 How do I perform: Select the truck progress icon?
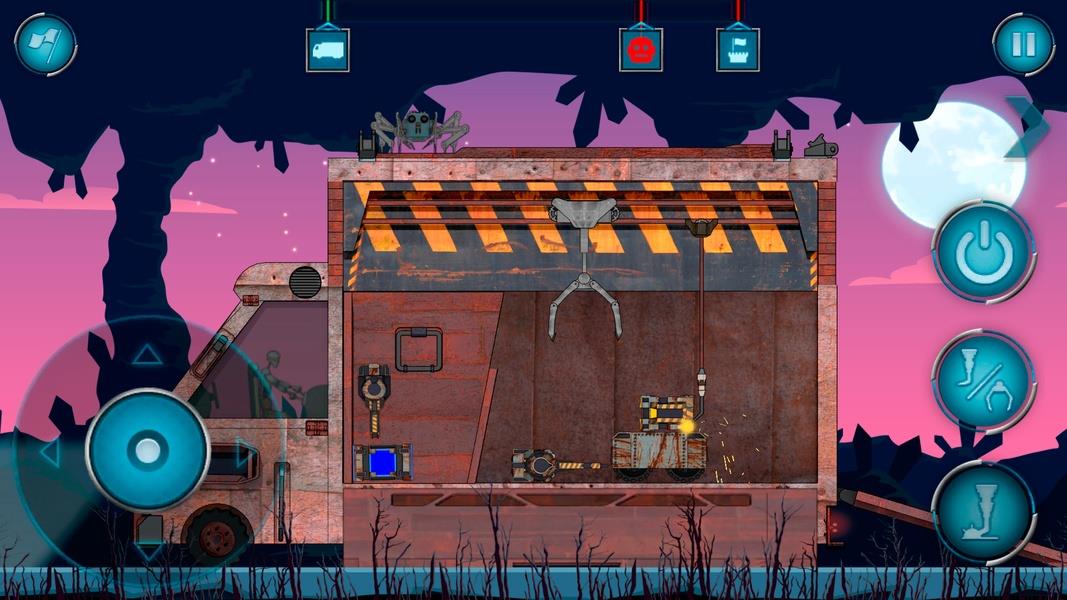point(327,49)
